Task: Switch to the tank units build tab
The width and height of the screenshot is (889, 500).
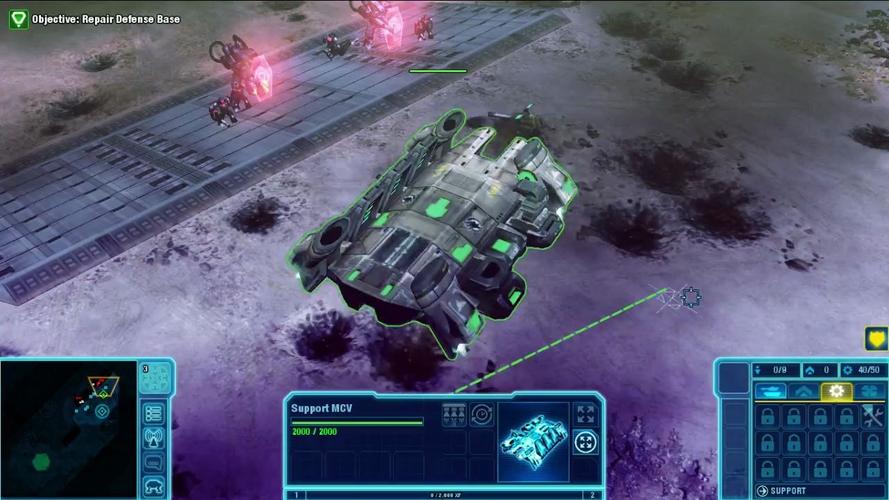Action: click(773, 392)
